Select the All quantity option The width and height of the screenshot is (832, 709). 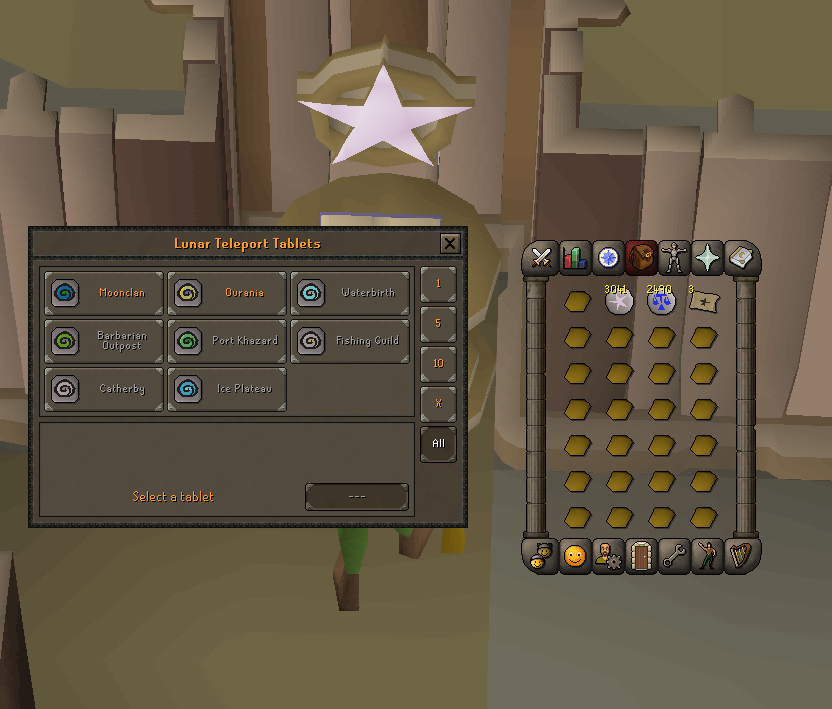[x=438, y=444]
